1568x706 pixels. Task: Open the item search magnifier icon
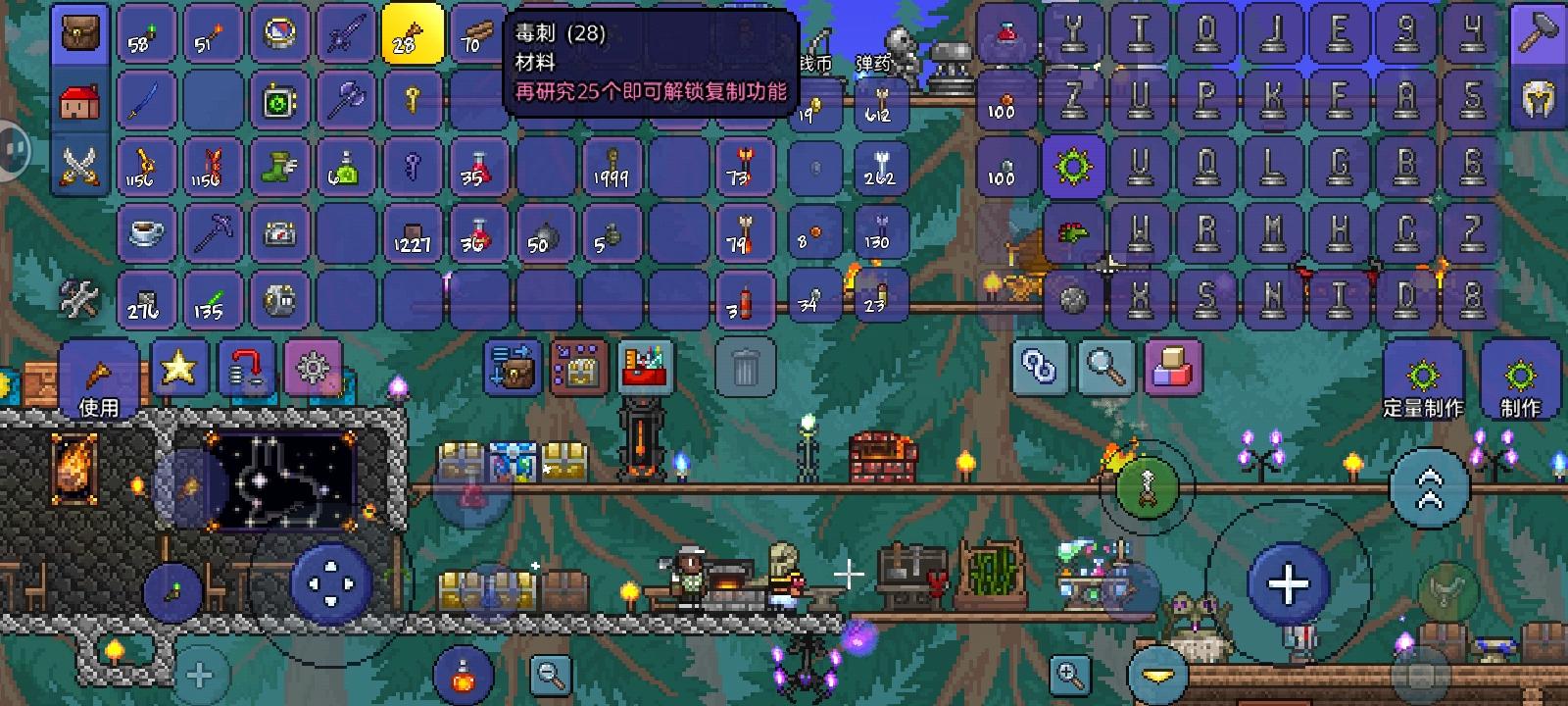pos(1107,370)
